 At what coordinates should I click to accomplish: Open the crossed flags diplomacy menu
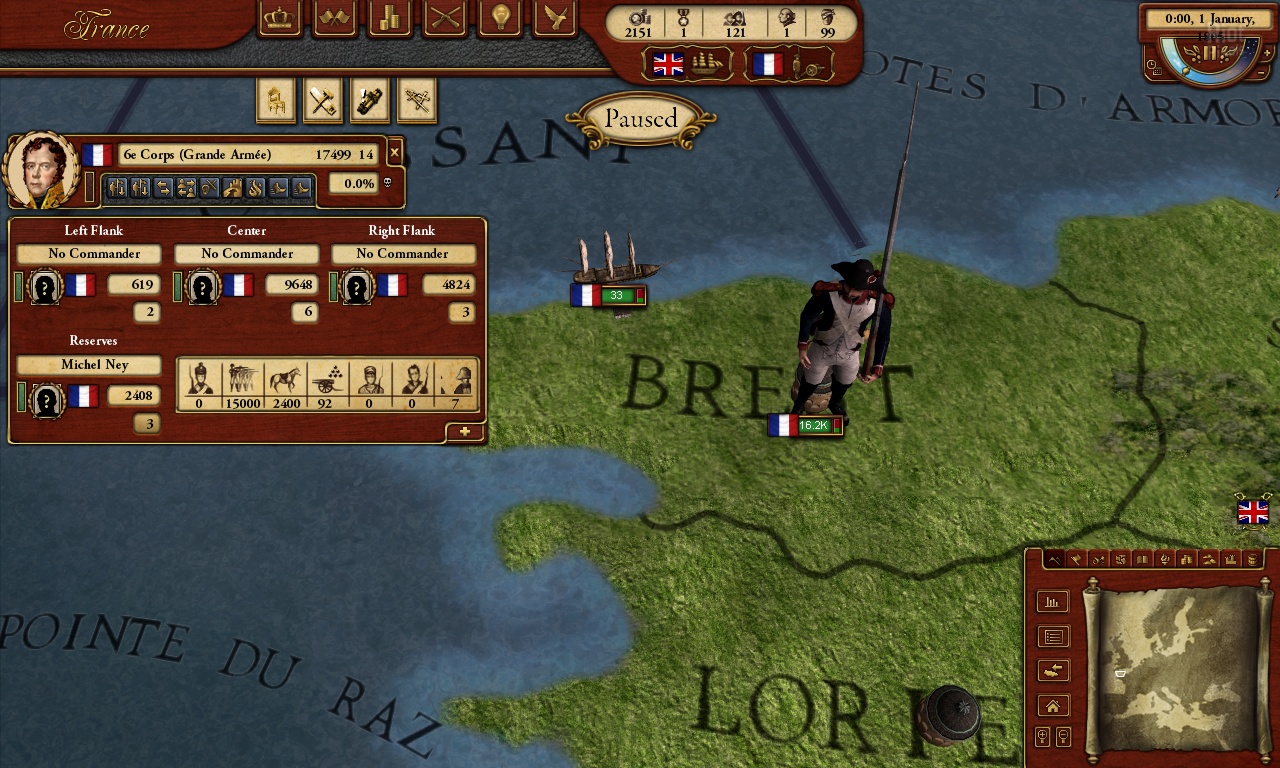[335, 18]
